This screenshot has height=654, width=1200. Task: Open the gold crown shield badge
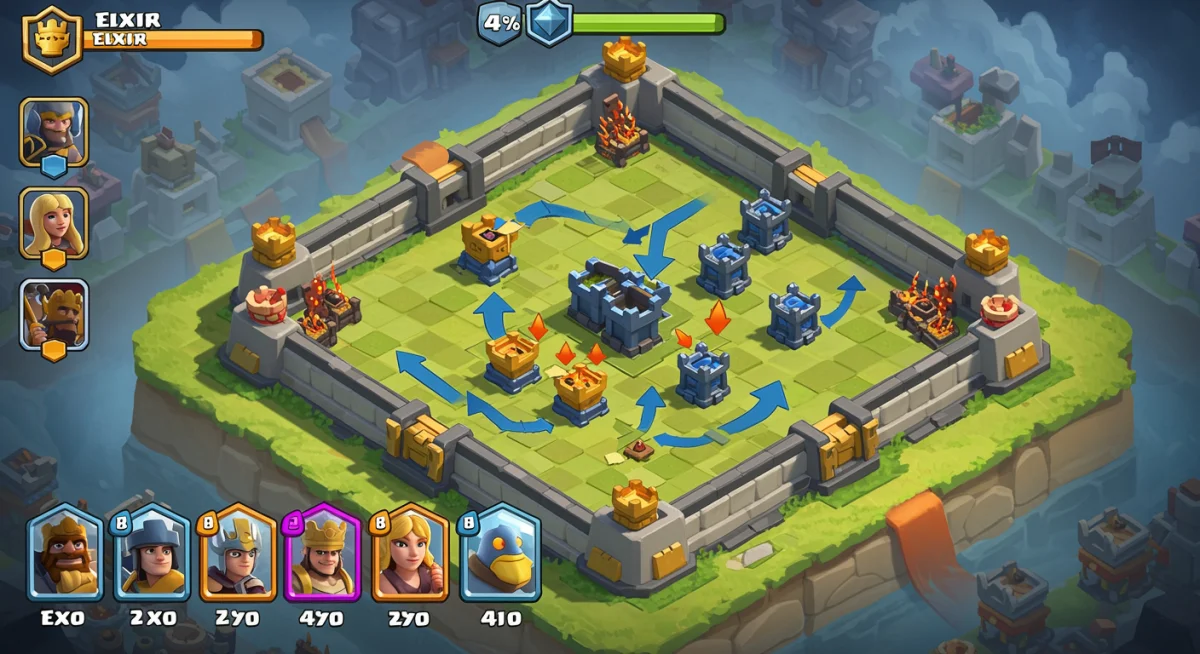point(51,39)
